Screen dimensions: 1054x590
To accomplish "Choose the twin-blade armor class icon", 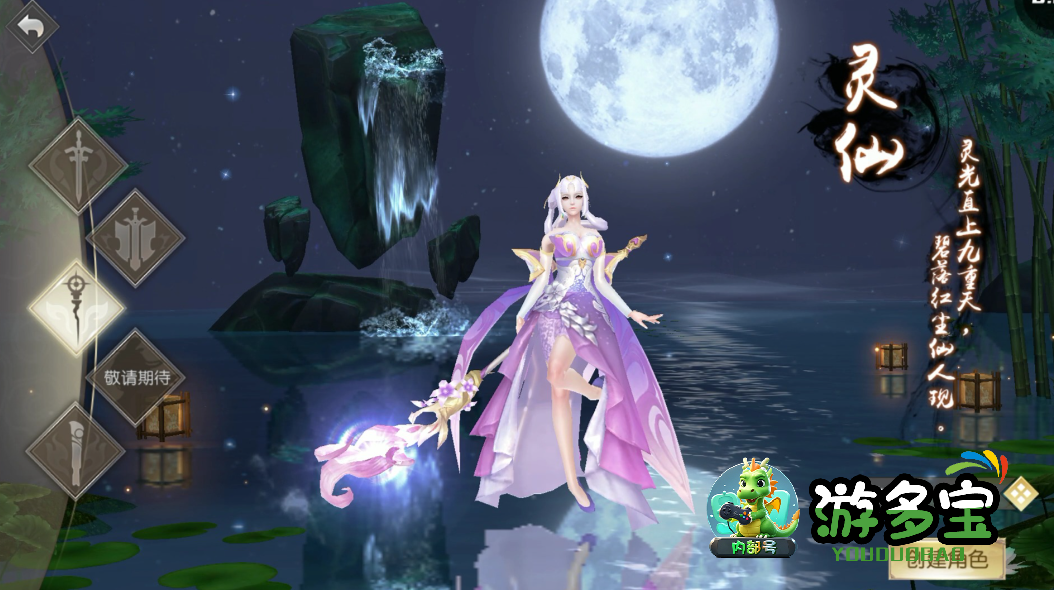I will click(136, 238).
